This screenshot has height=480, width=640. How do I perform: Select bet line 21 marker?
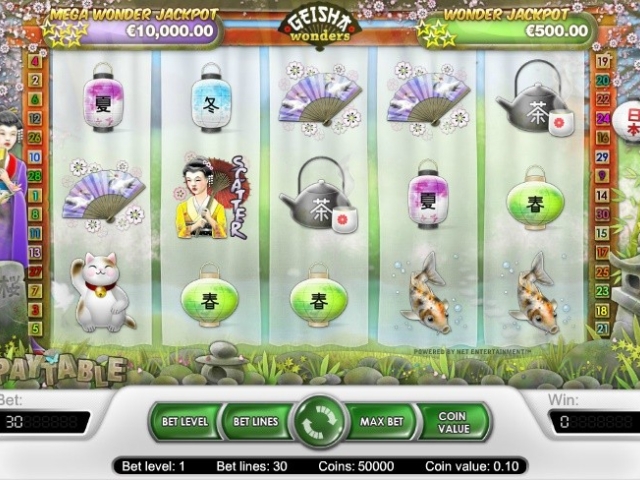(602, 328)
